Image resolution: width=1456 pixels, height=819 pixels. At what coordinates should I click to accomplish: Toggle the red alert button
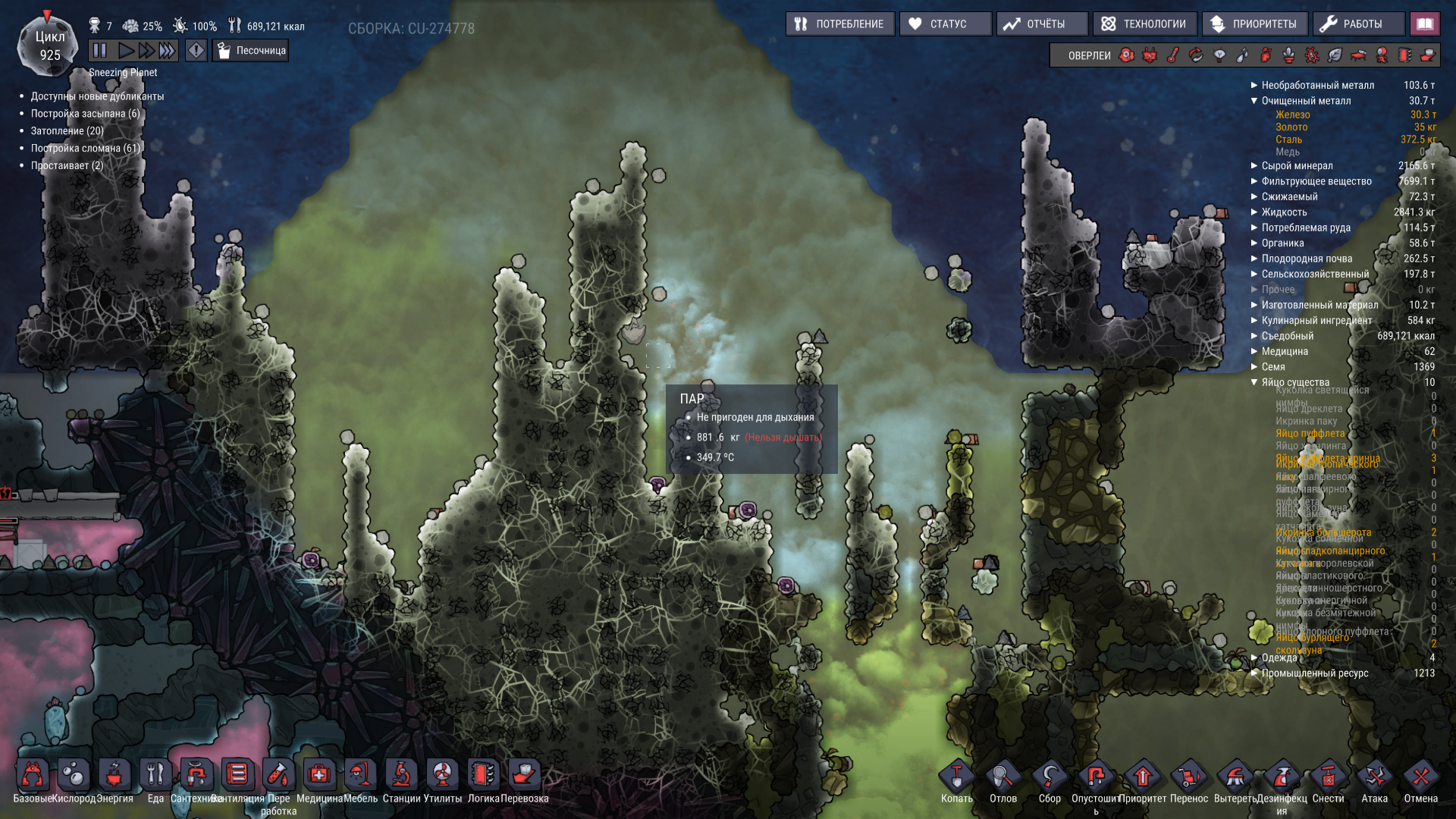click(x=196, y=51)
